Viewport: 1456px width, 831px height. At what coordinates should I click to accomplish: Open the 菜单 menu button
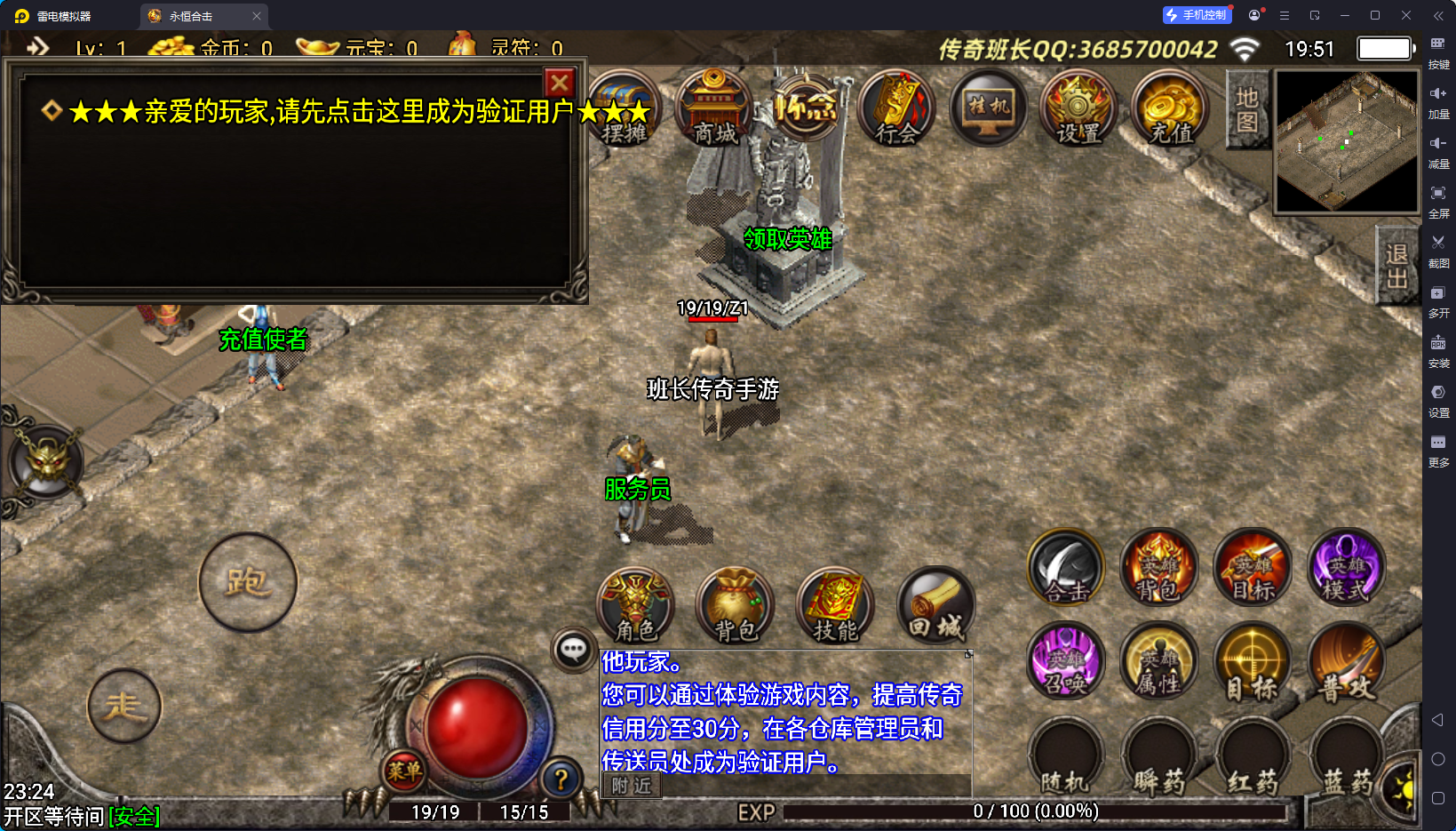click(403, 771)
